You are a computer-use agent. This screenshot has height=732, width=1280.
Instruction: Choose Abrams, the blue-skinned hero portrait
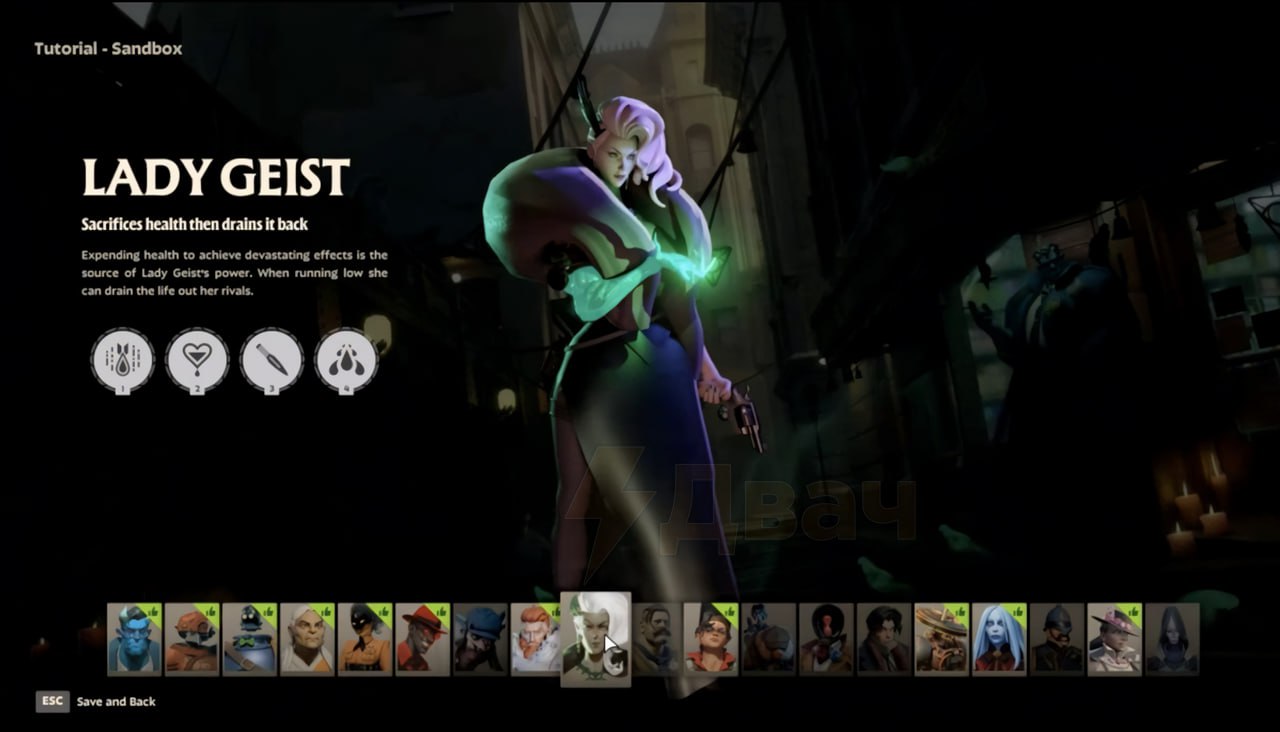click(134, 638)
